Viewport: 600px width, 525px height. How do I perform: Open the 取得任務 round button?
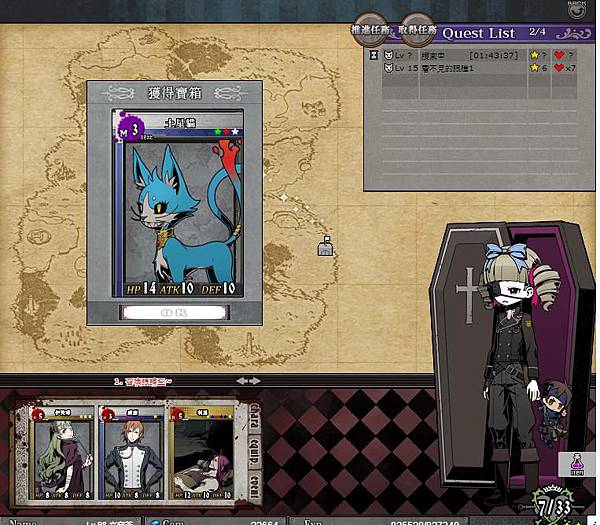pos(418,31)
